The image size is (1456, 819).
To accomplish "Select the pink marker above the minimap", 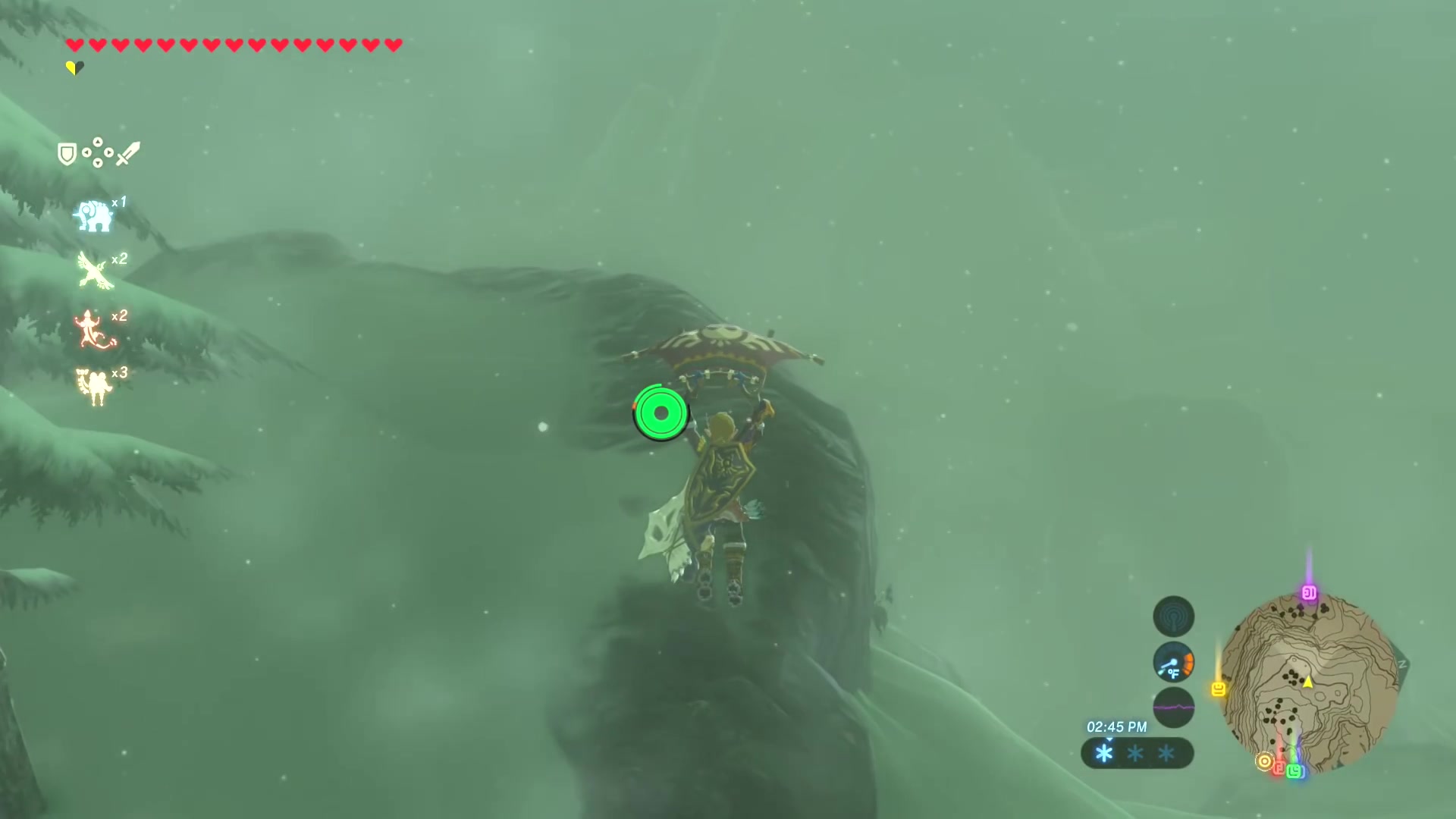I will coord(1309,593).
